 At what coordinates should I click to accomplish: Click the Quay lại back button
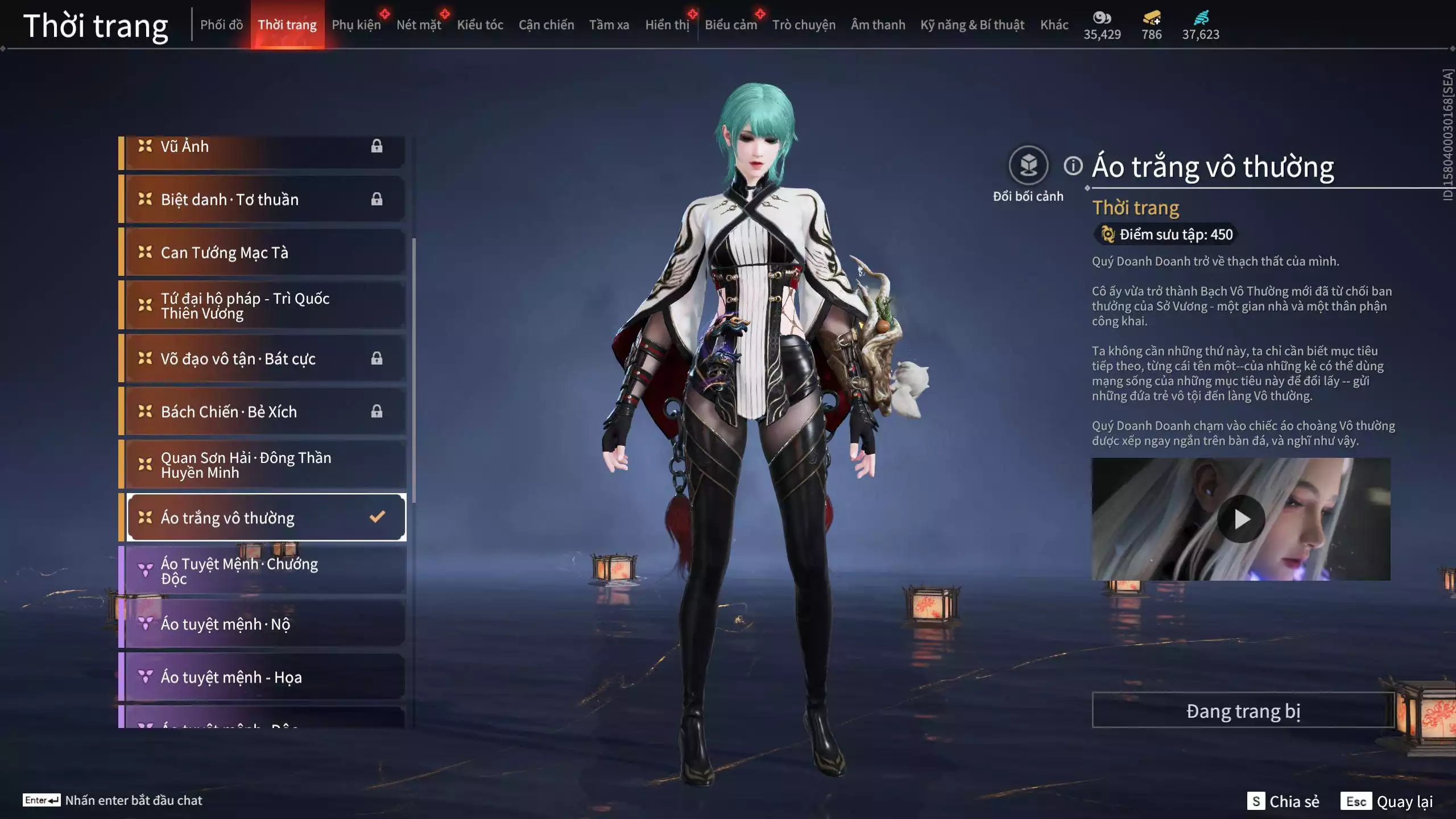click(x=1387, y=801)
